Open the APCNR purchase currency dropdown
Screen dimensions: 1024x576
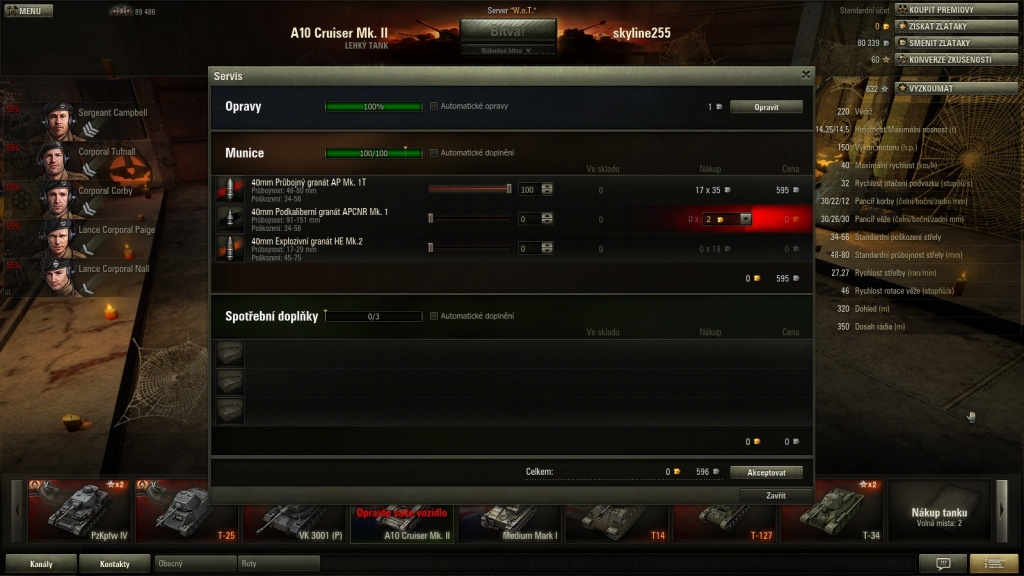pyautogui.click(x=745, y=219)
